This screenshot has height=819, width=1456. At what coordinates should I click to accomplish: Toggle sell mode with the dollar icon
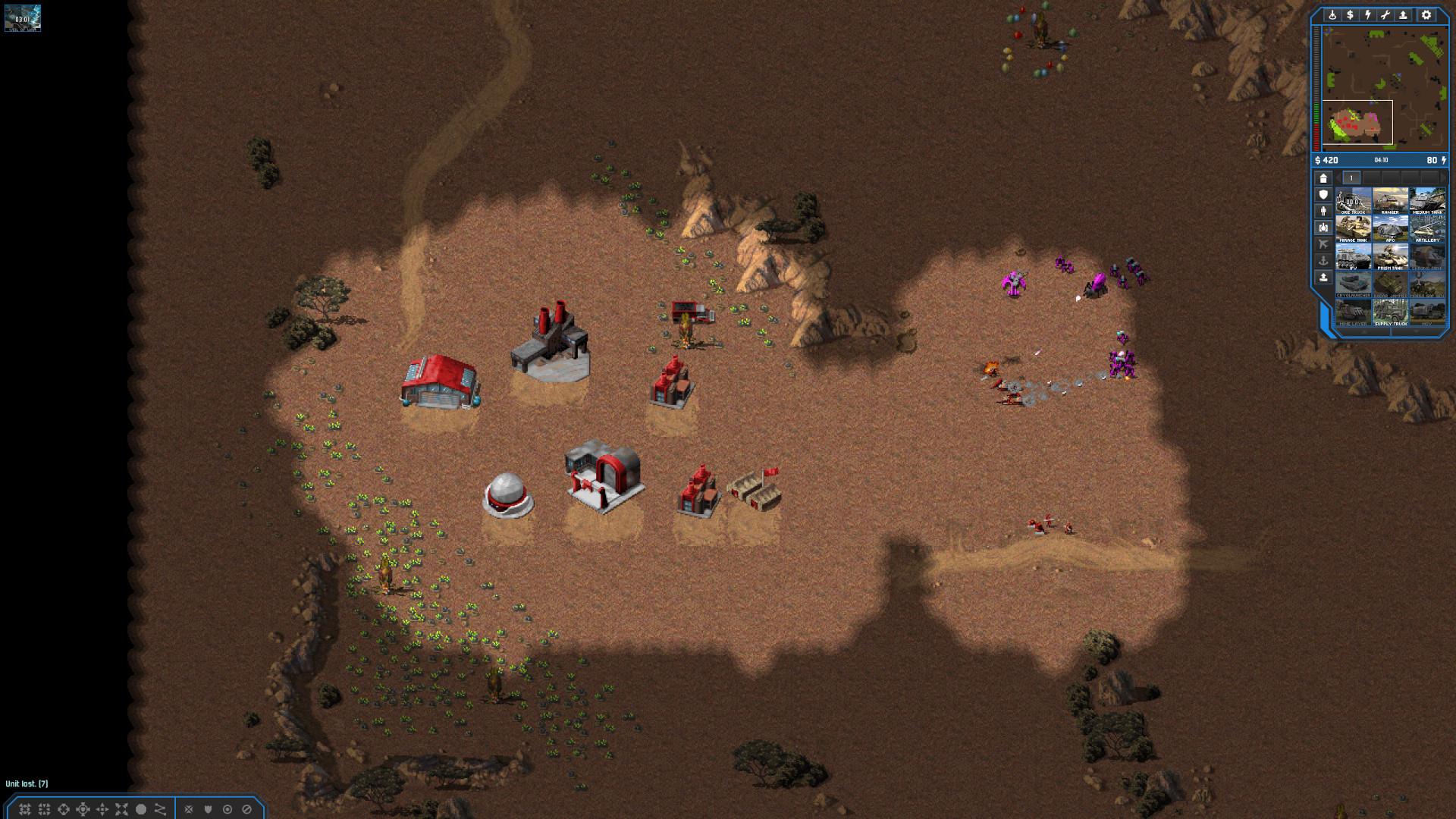pos(1350,15)
